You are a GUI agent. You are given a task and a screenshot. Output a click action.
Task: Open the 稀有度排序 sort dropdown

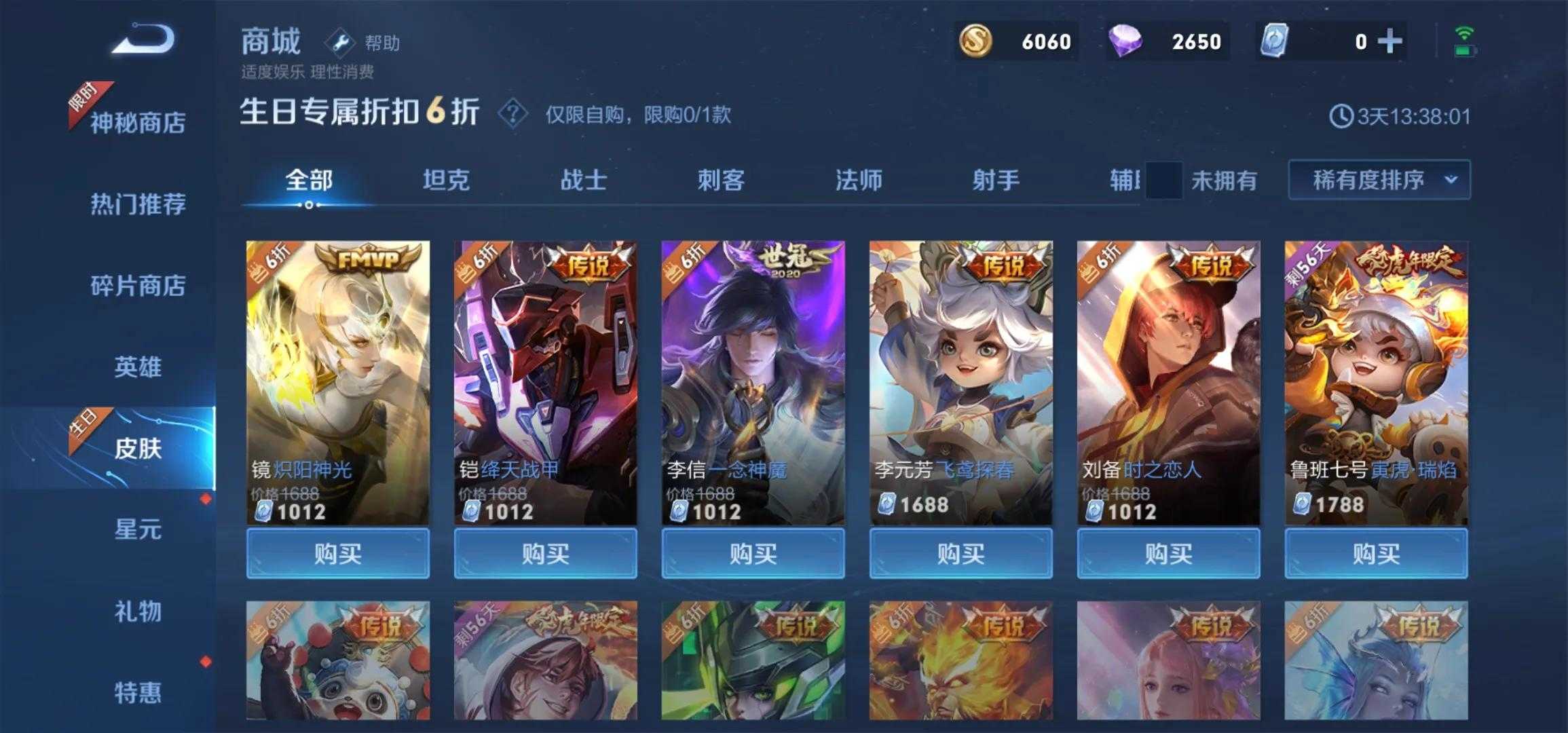1379,180
